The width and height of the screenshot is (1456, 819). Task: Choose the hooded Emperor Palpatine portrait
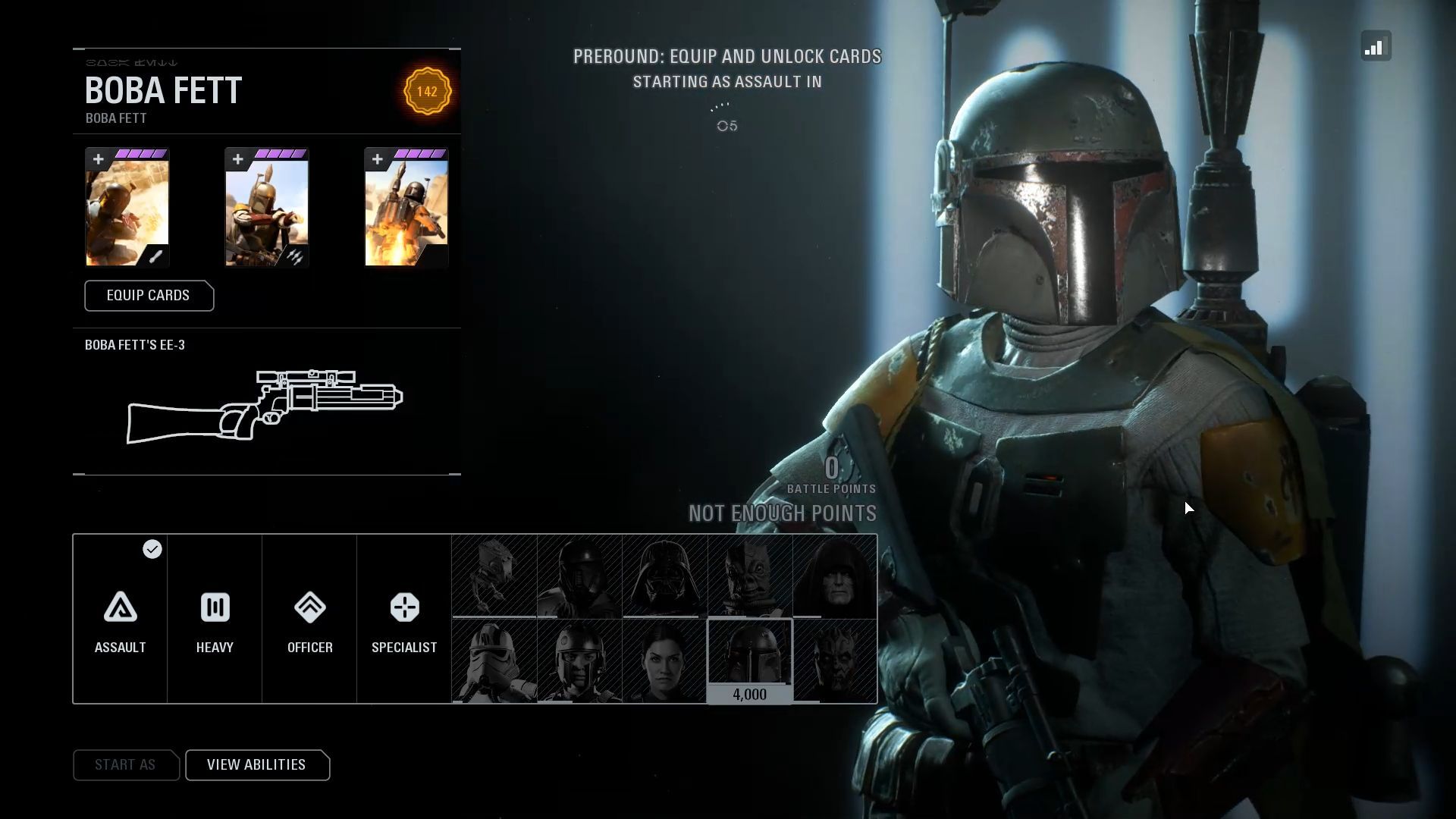pos(835,576)
